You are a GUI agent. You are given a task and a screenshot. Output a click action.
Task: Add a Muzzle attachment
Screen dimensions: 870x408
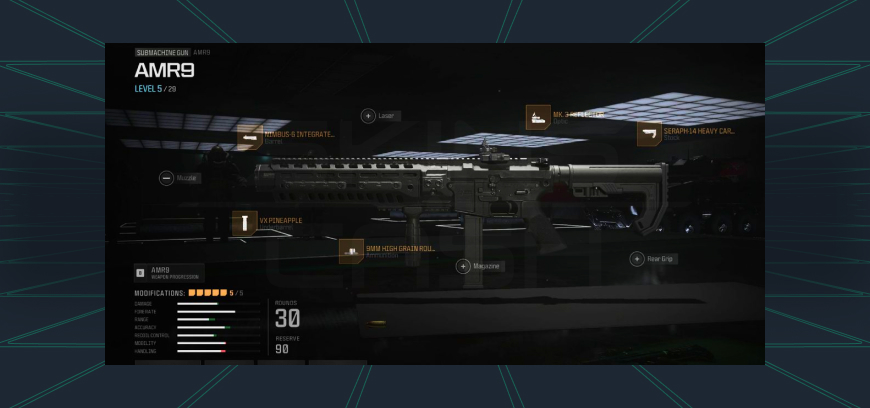pyautogui.click(x=166, y=178)
